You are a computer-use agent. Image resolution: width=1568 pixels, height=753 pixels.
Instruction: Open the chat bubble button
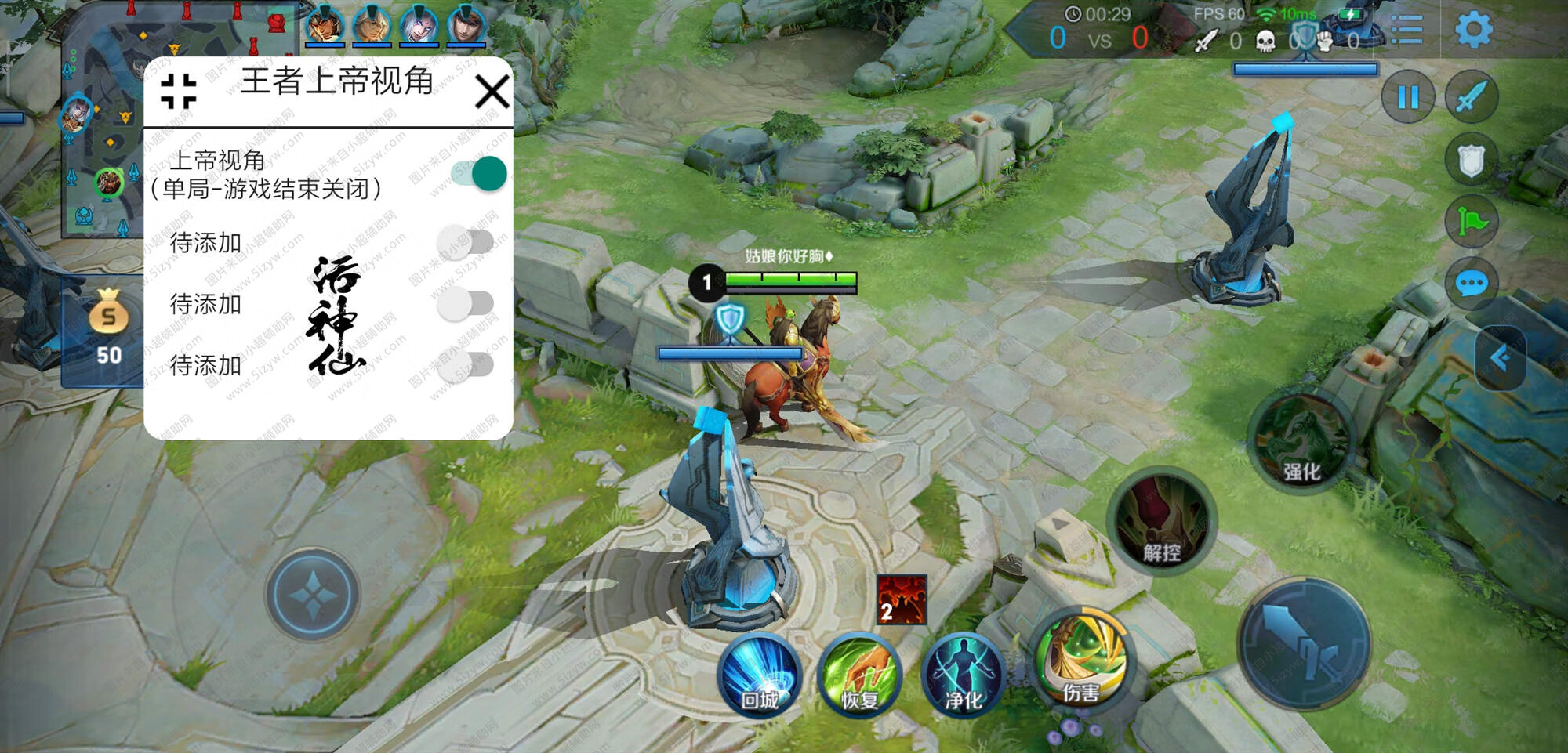pyautogui.click(x=1471, y=284)
